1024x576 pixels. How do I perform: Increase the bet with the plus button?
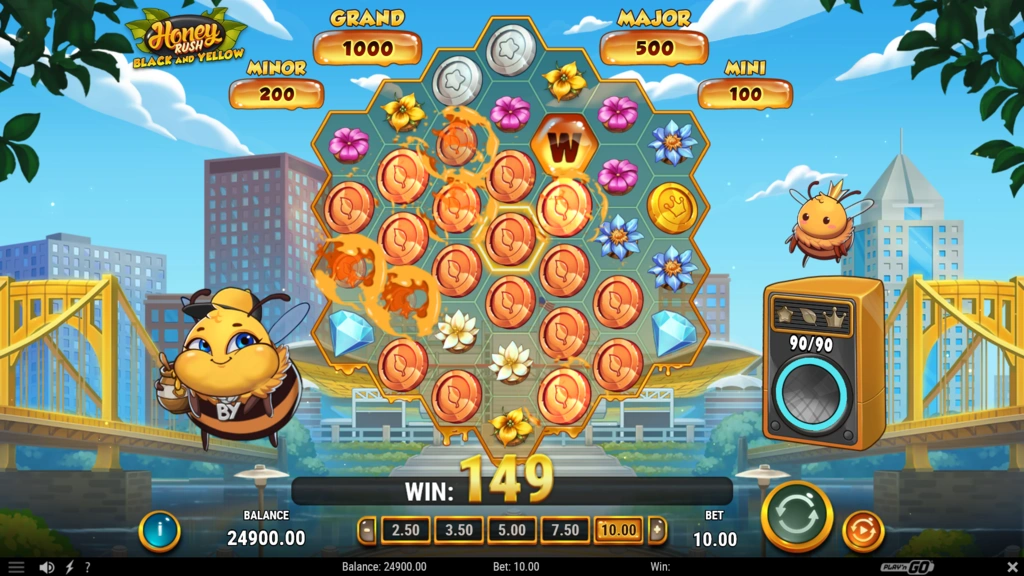pyautogui.click(x=657, y=530)
